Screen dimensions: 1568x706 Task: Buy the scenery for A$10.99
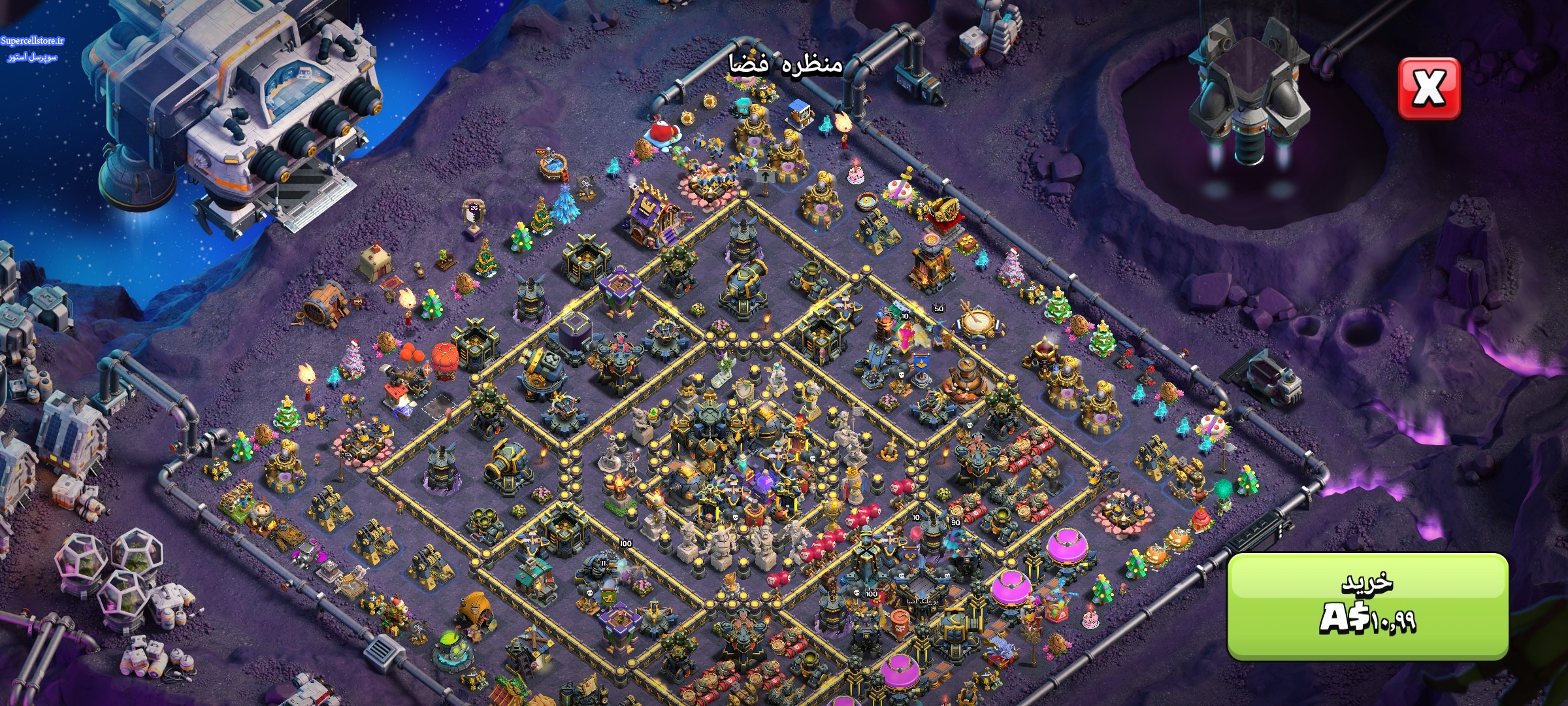click(1367, 605)
